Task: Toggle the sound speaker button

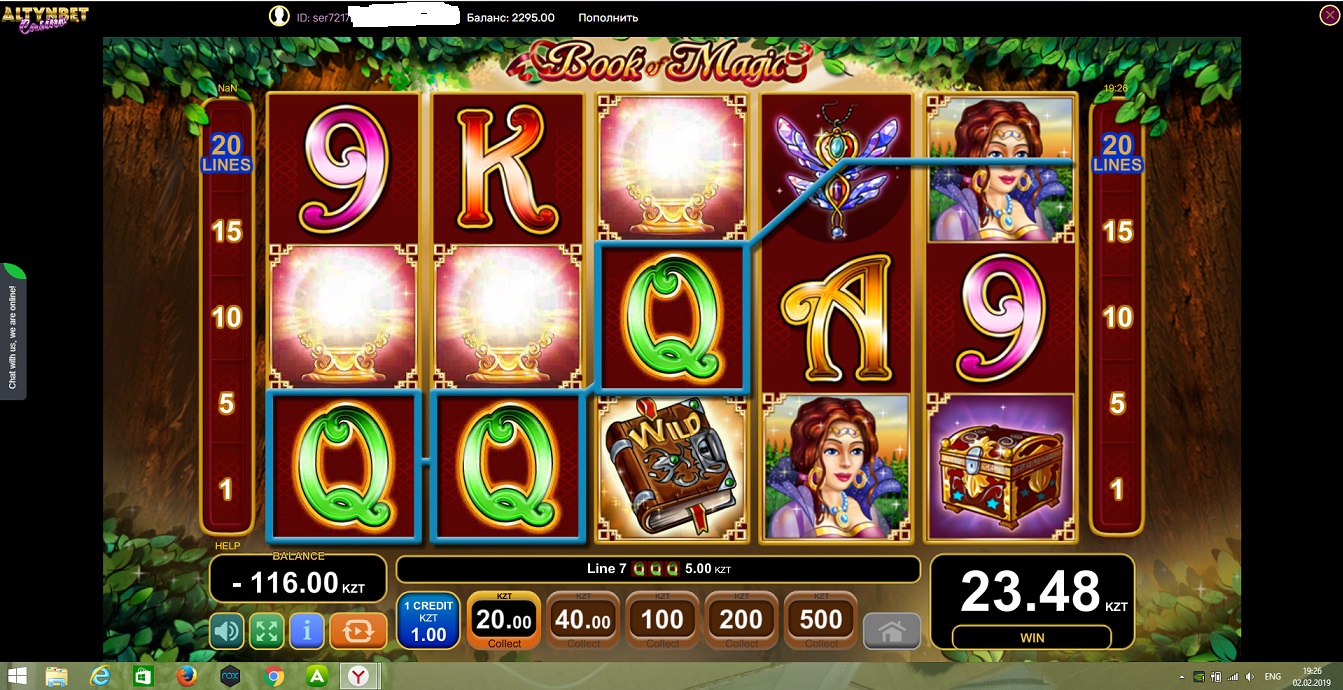Action: pyautogui.click(x=227, y=631)
